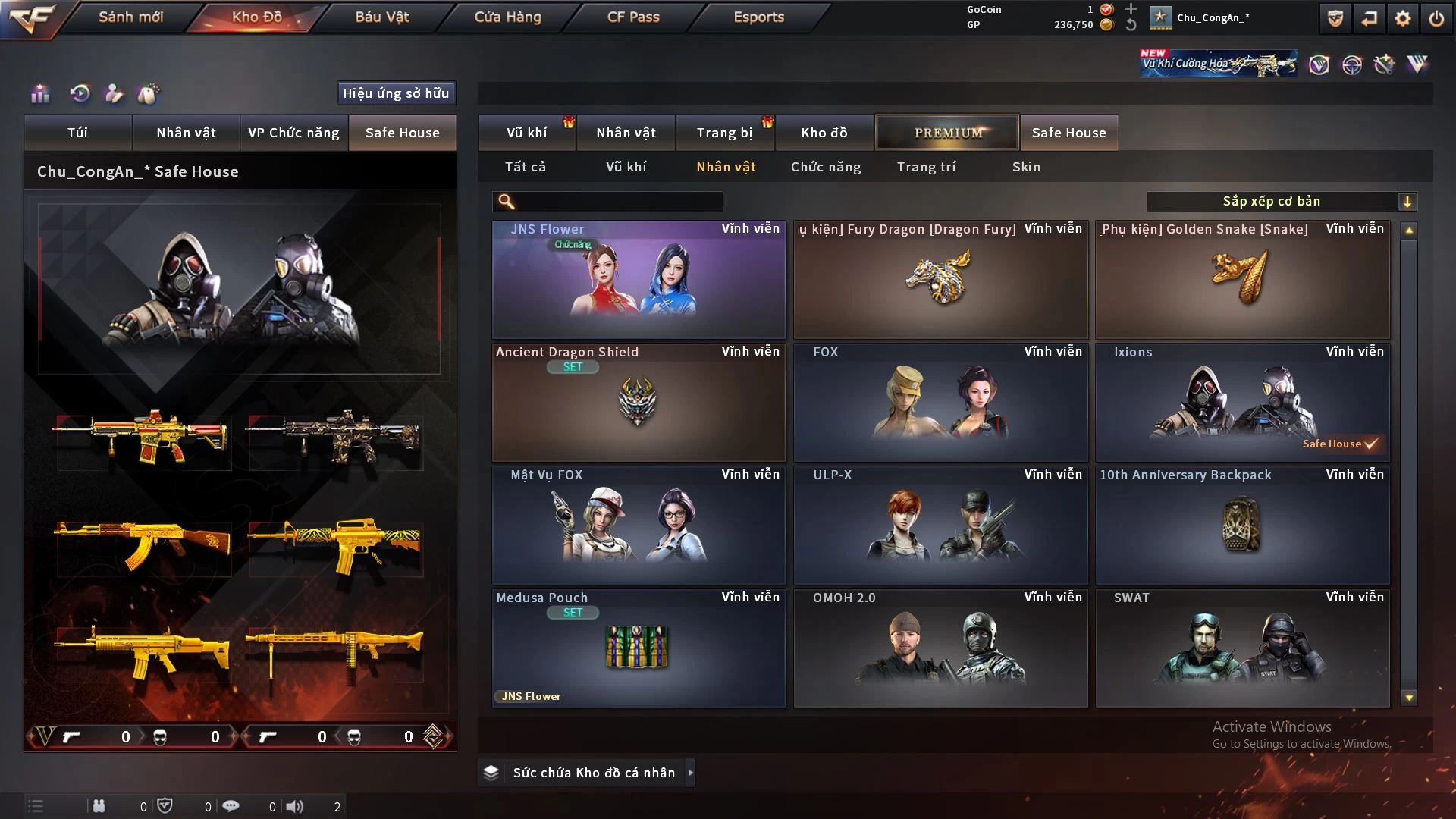Open the Sắp xếp cơ bản sort dropdown

coord(1281,202)
